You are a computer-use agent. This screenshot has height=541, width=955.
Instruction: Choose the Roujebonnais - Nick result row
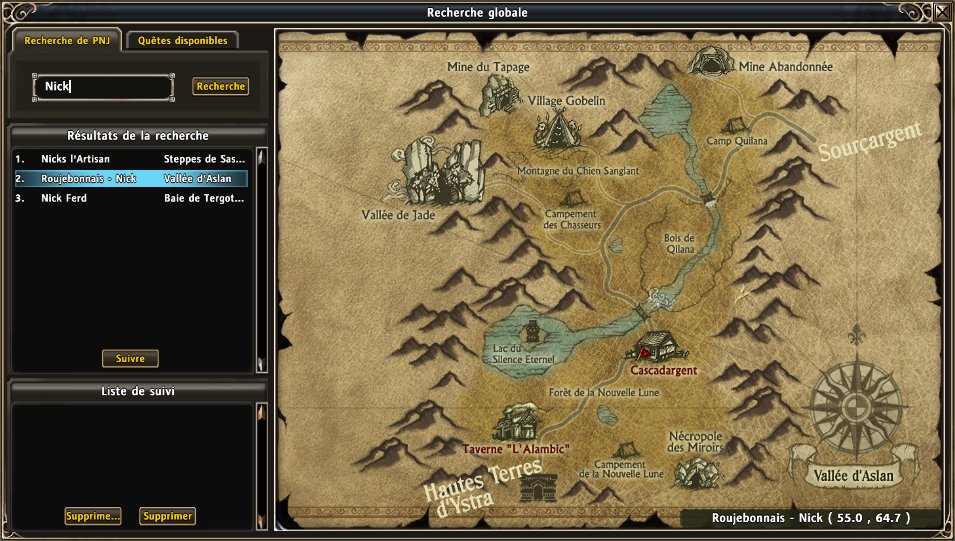pyautogui.click(x=130, y=179)
